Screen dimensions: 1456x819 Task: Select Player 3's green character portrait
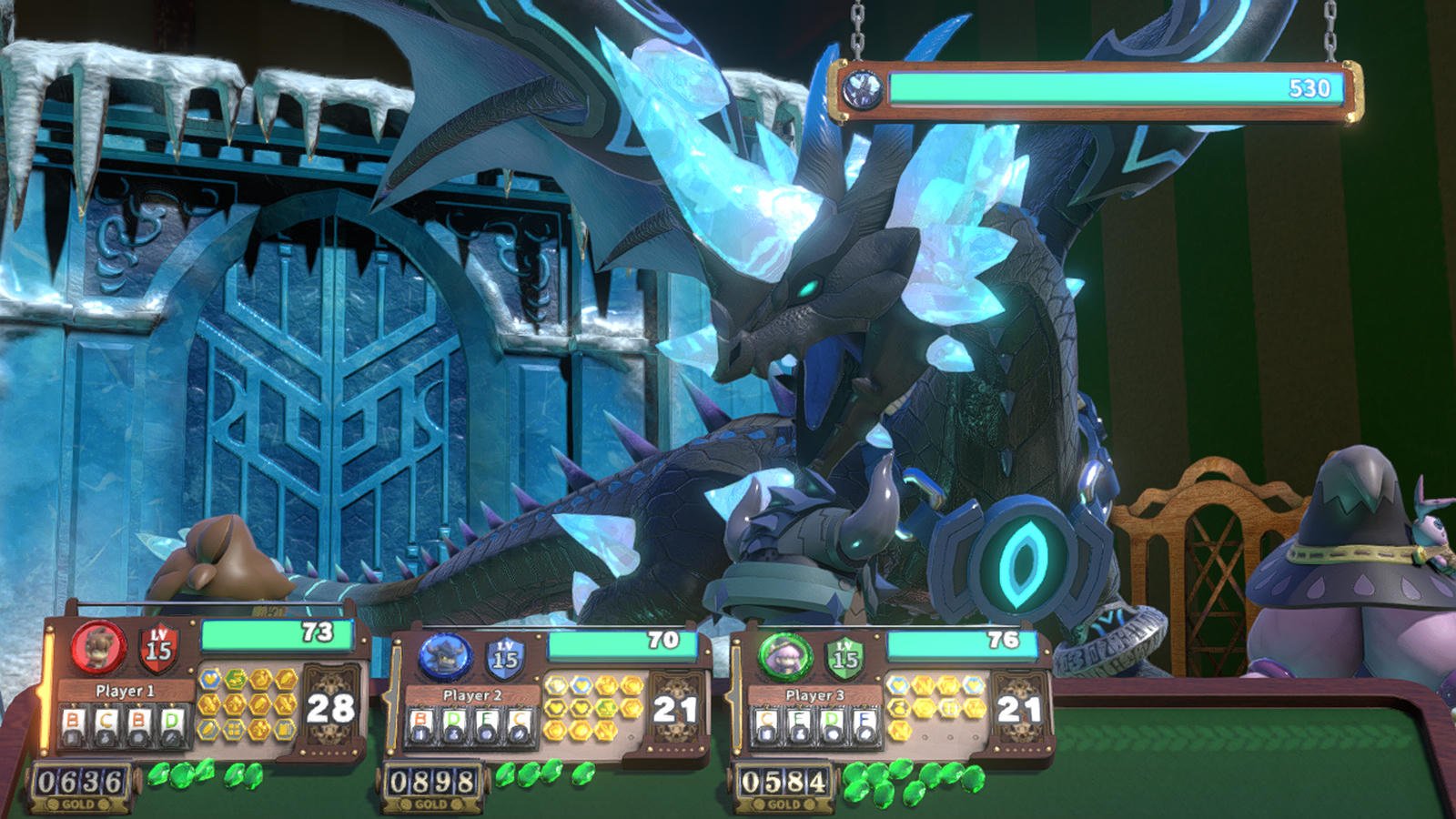point(784,655)
